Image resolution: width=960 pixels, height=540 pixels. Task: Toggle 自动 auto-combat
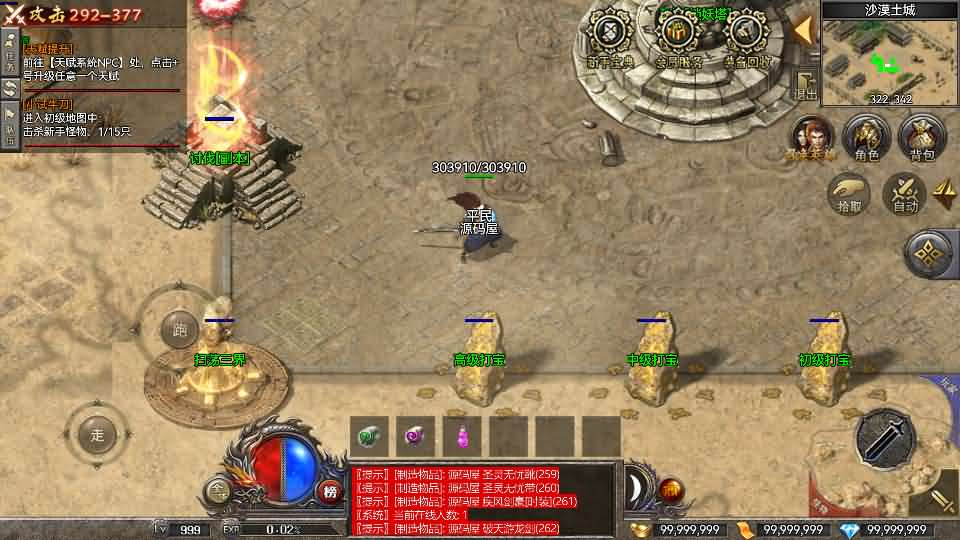pyautogui.click(x=905, y=192)
